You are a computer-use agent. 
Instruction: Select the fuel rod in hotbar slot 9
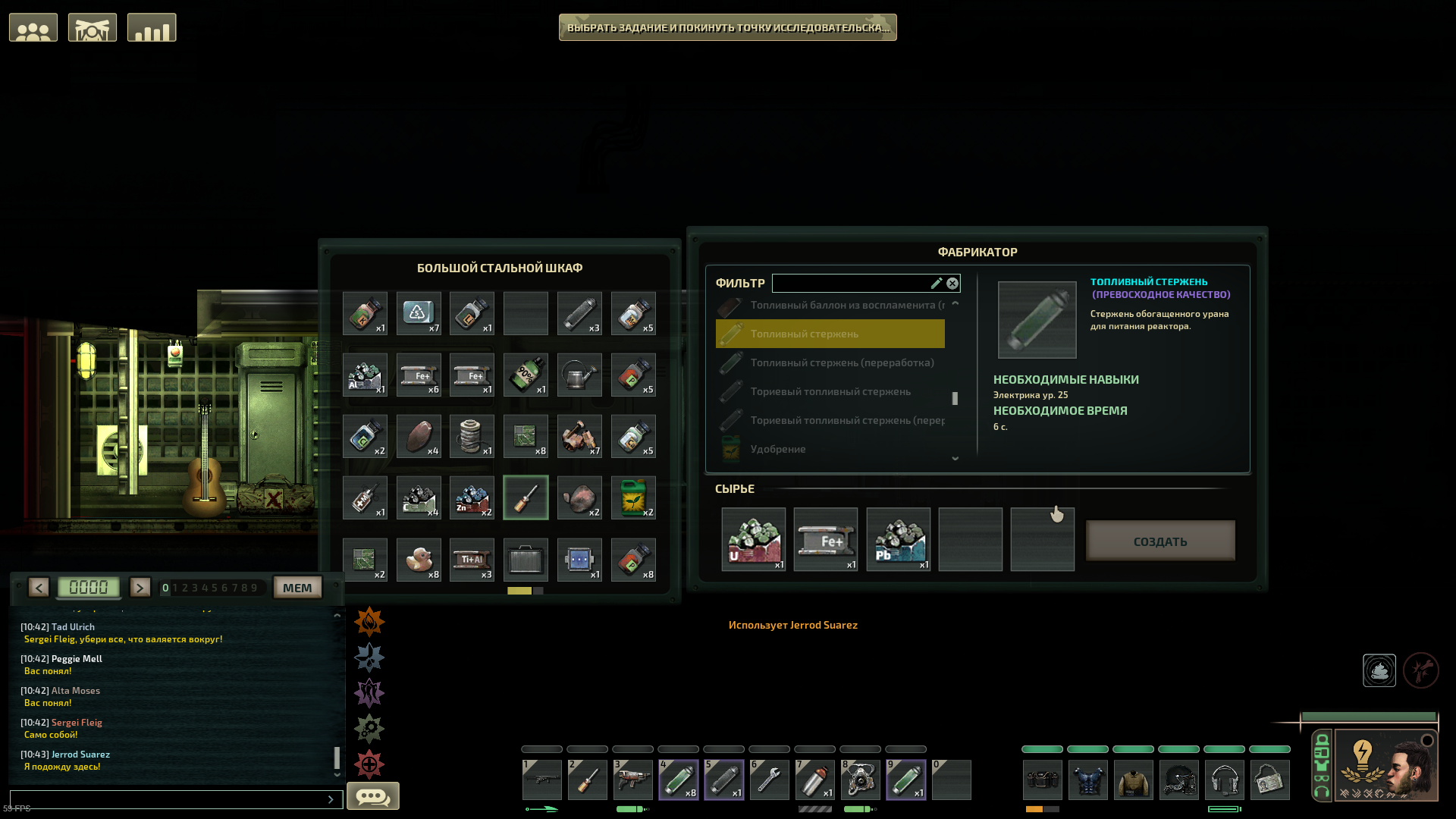905,780
